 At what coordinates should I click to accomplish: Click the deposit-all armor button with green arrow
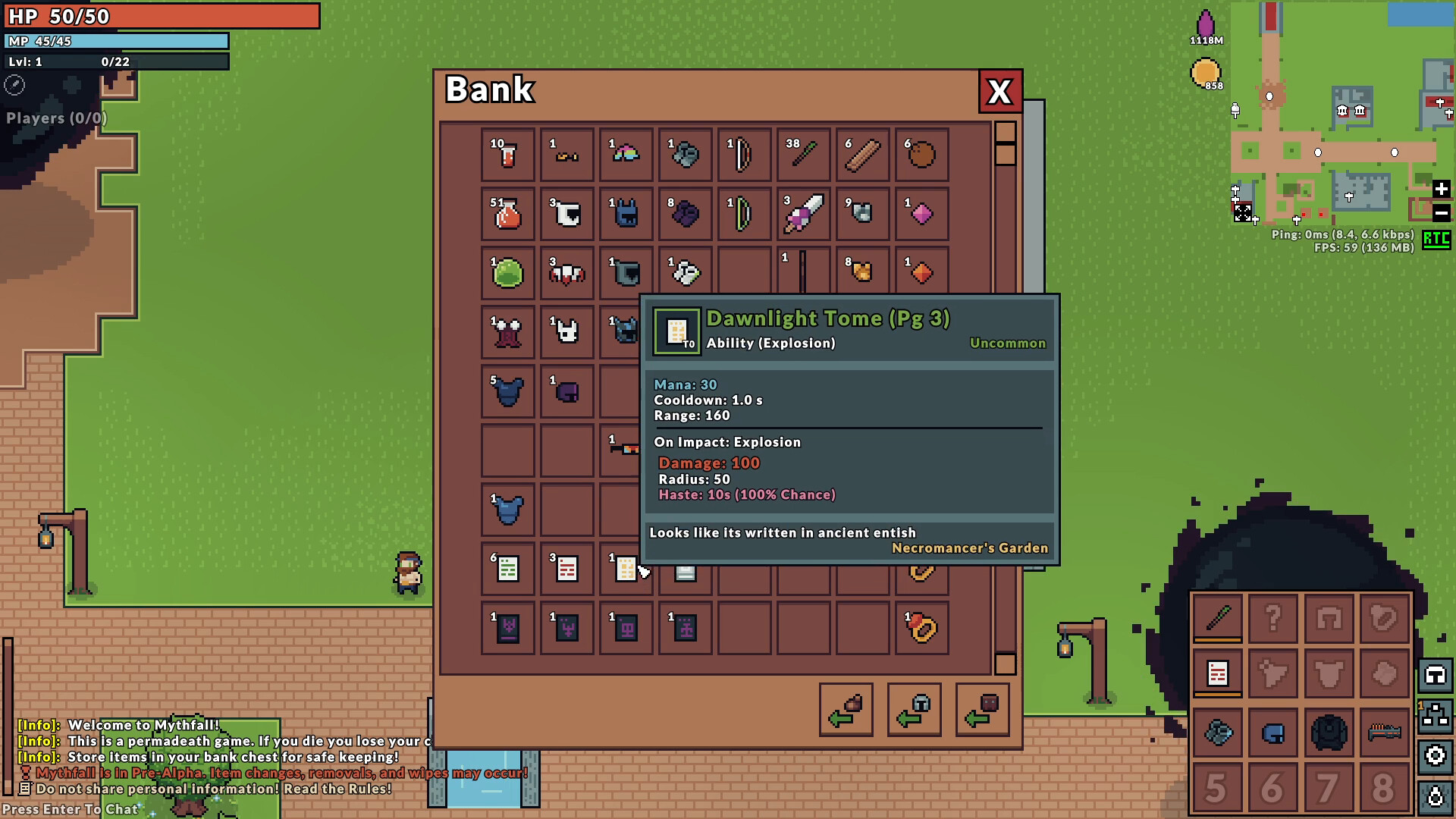point(915,711)
